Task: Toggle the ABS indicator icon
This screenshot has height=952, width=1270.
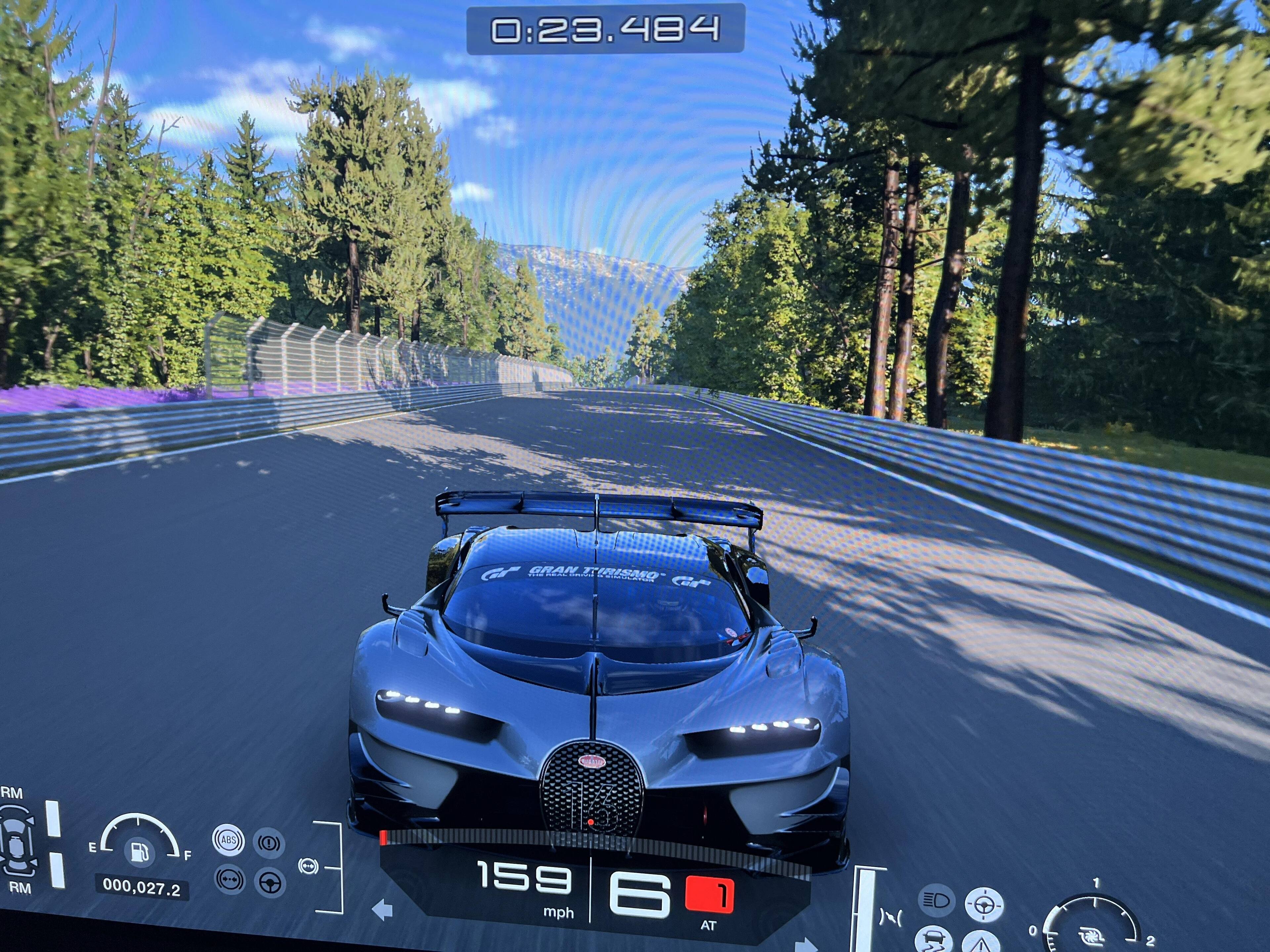Action: click(x=229, y=841)
